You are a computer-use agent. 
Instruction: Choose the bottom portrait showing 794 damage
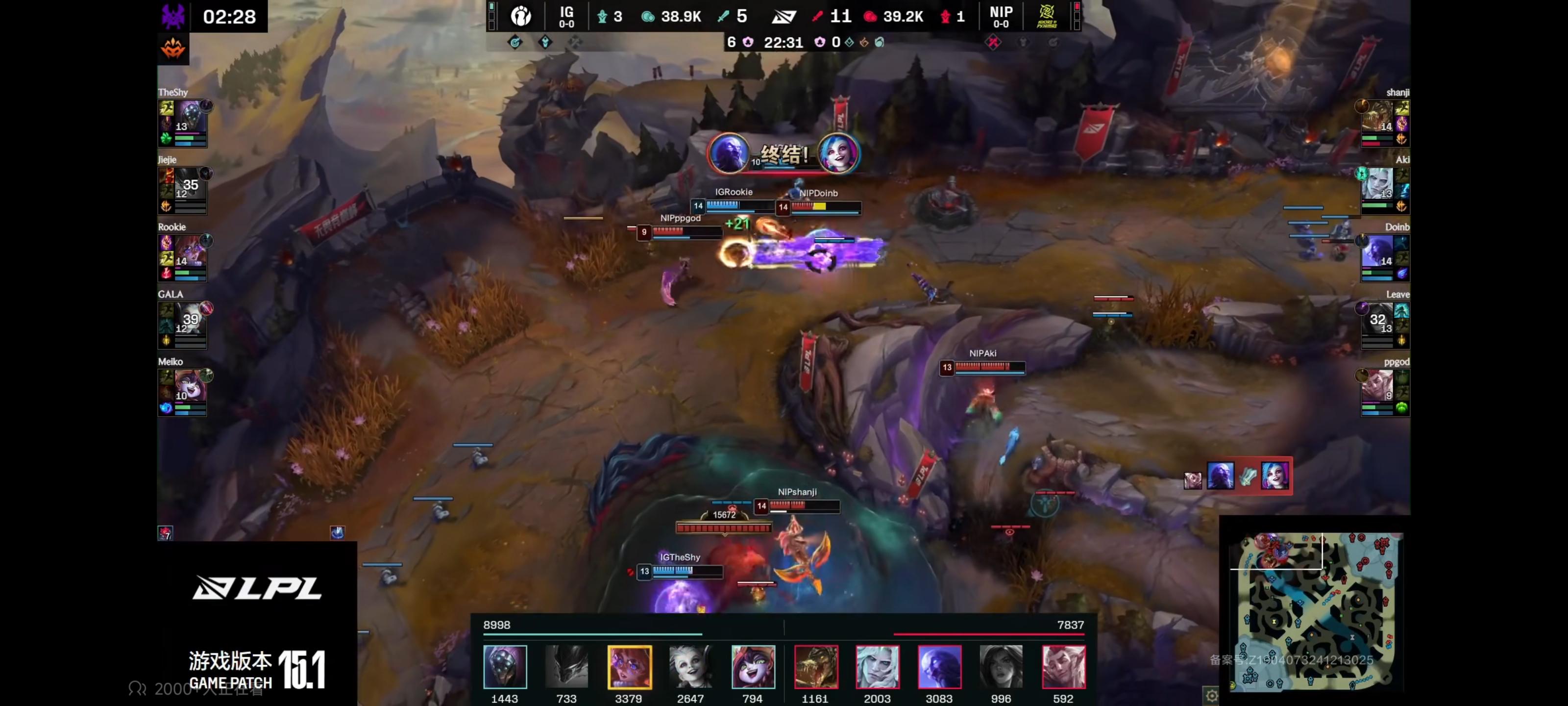(x=752, y=667)
